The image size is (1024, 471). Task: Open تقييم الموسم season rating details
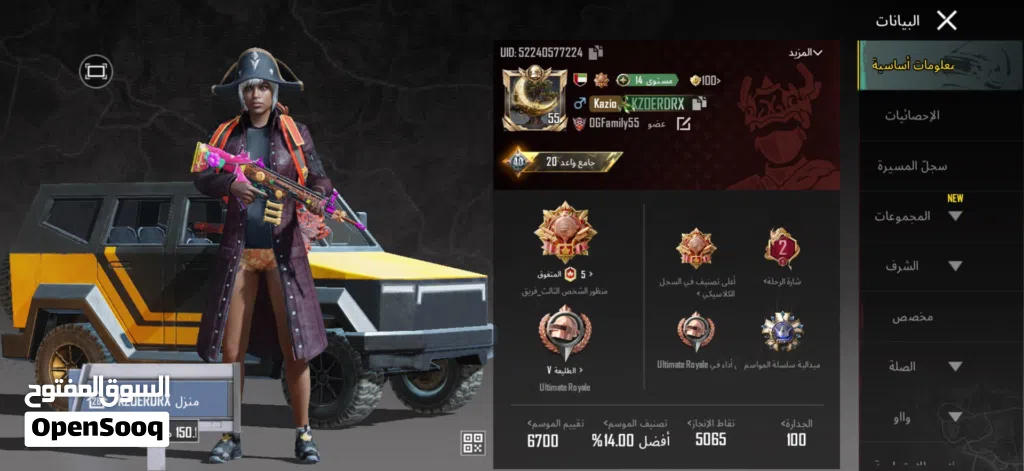click(x=542, y=431)
